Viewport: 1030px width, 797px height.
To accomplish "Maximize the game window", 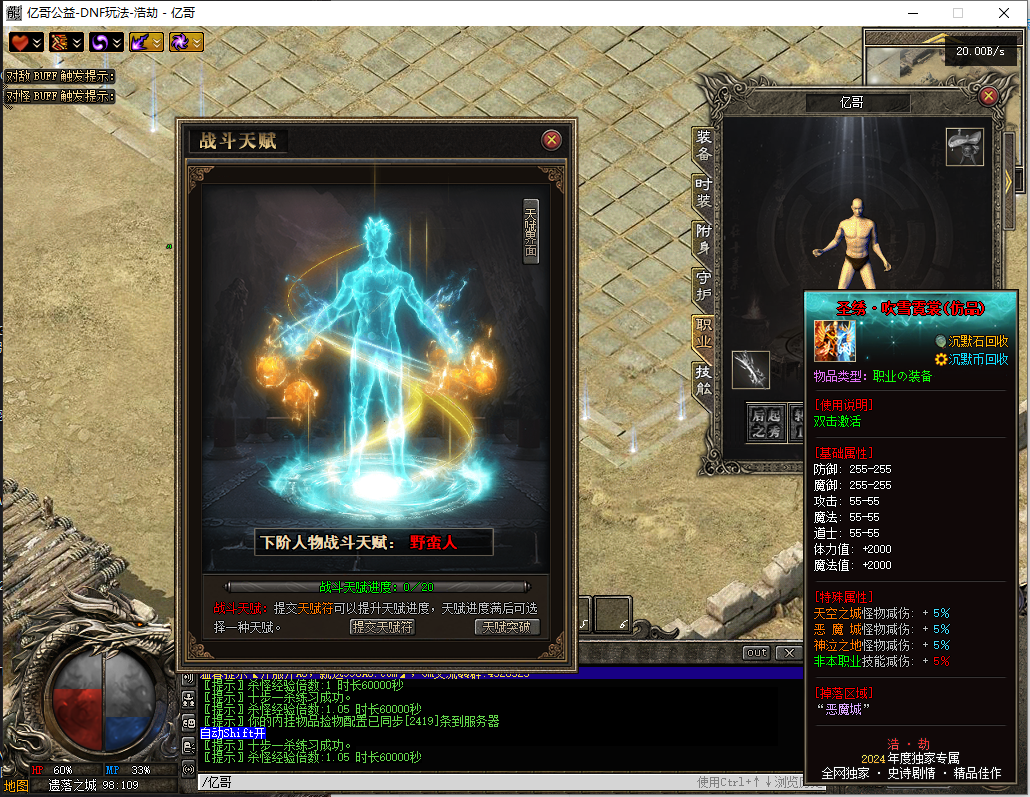I will (x=957, y=13).
